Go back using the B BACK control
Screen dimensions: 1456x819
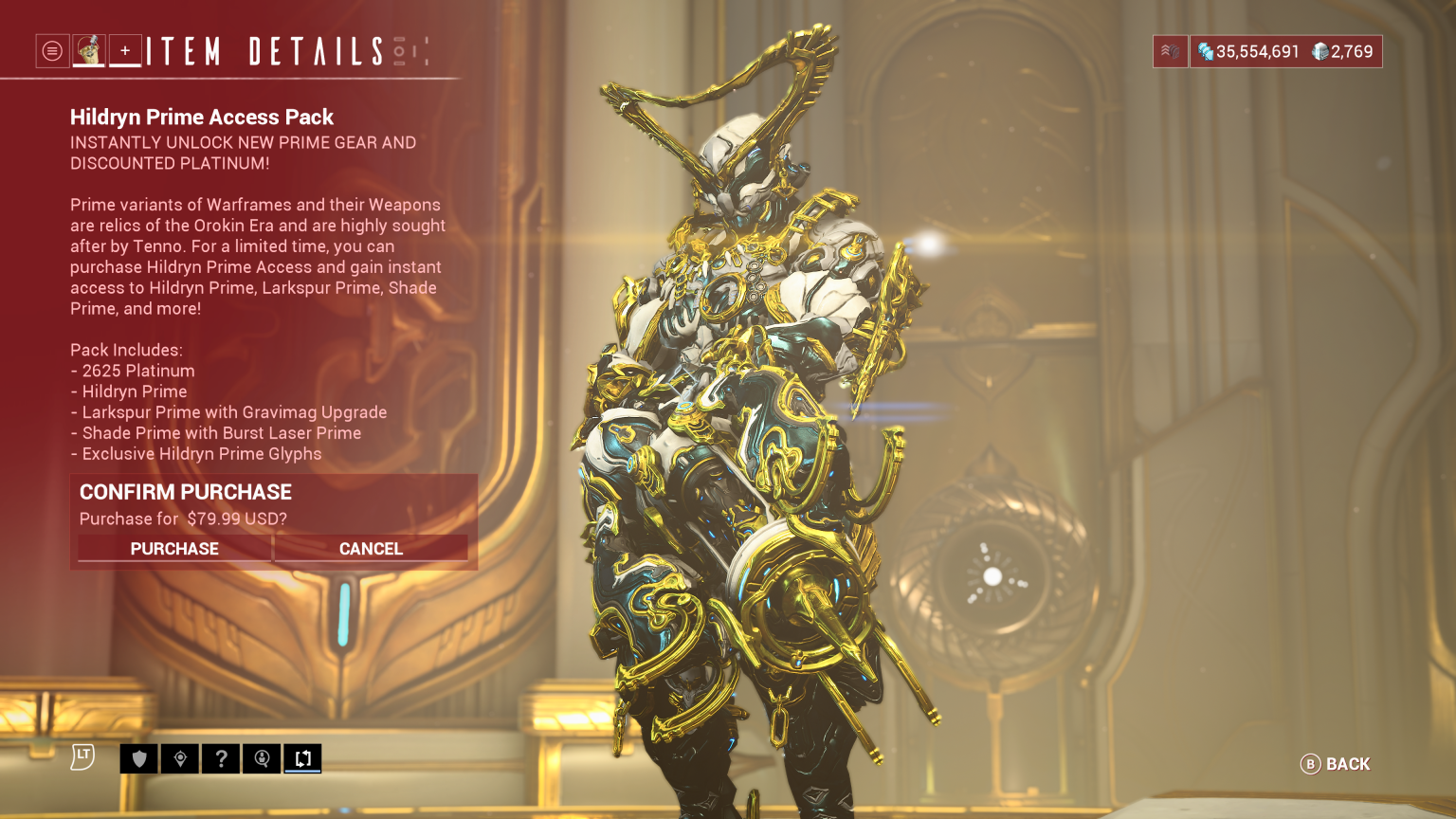pyautogui.click(x=1335, y=764)
